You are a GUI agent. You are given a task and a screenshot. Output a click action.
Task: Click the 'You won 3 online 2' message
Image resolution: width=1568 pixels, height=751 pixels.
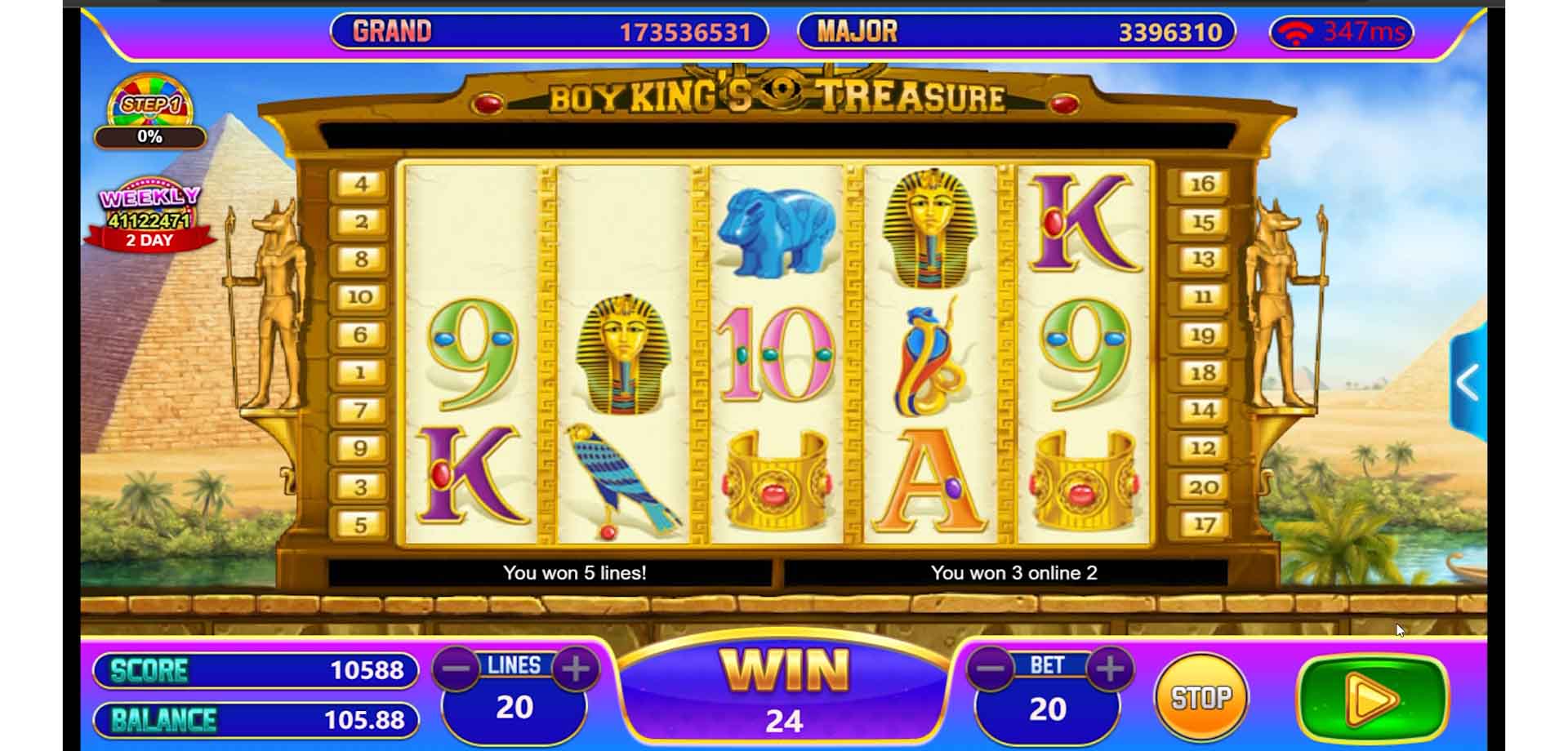[1015, 573]
